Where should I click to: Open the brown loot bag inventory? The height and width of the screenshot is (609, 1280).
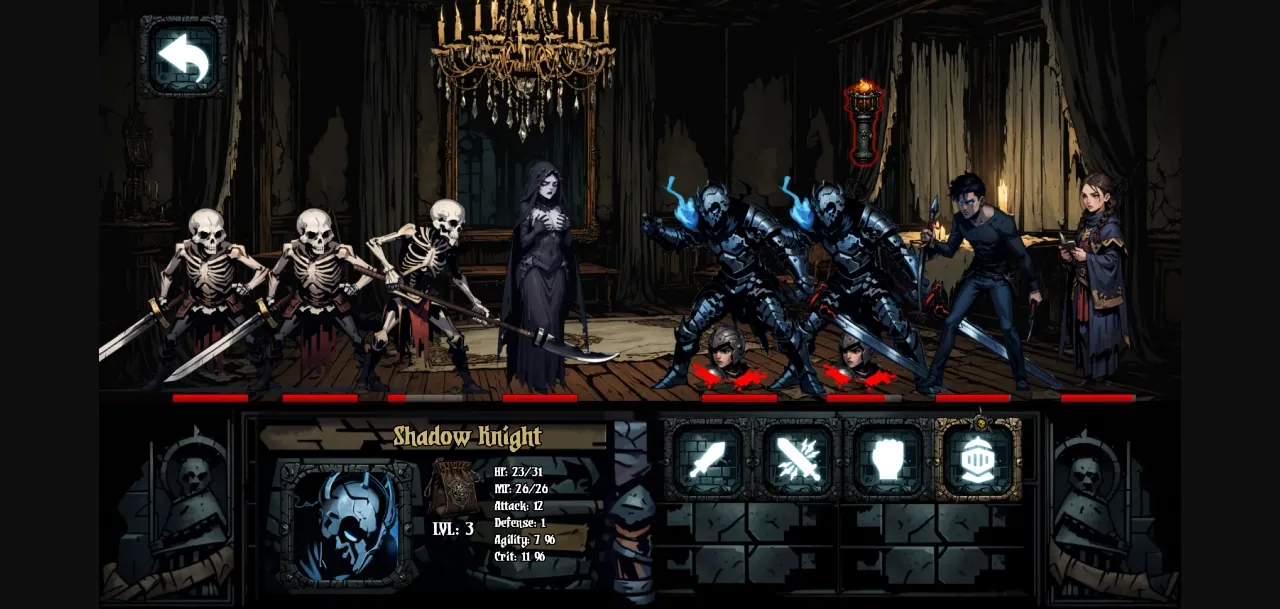click(x=452, y=488)
